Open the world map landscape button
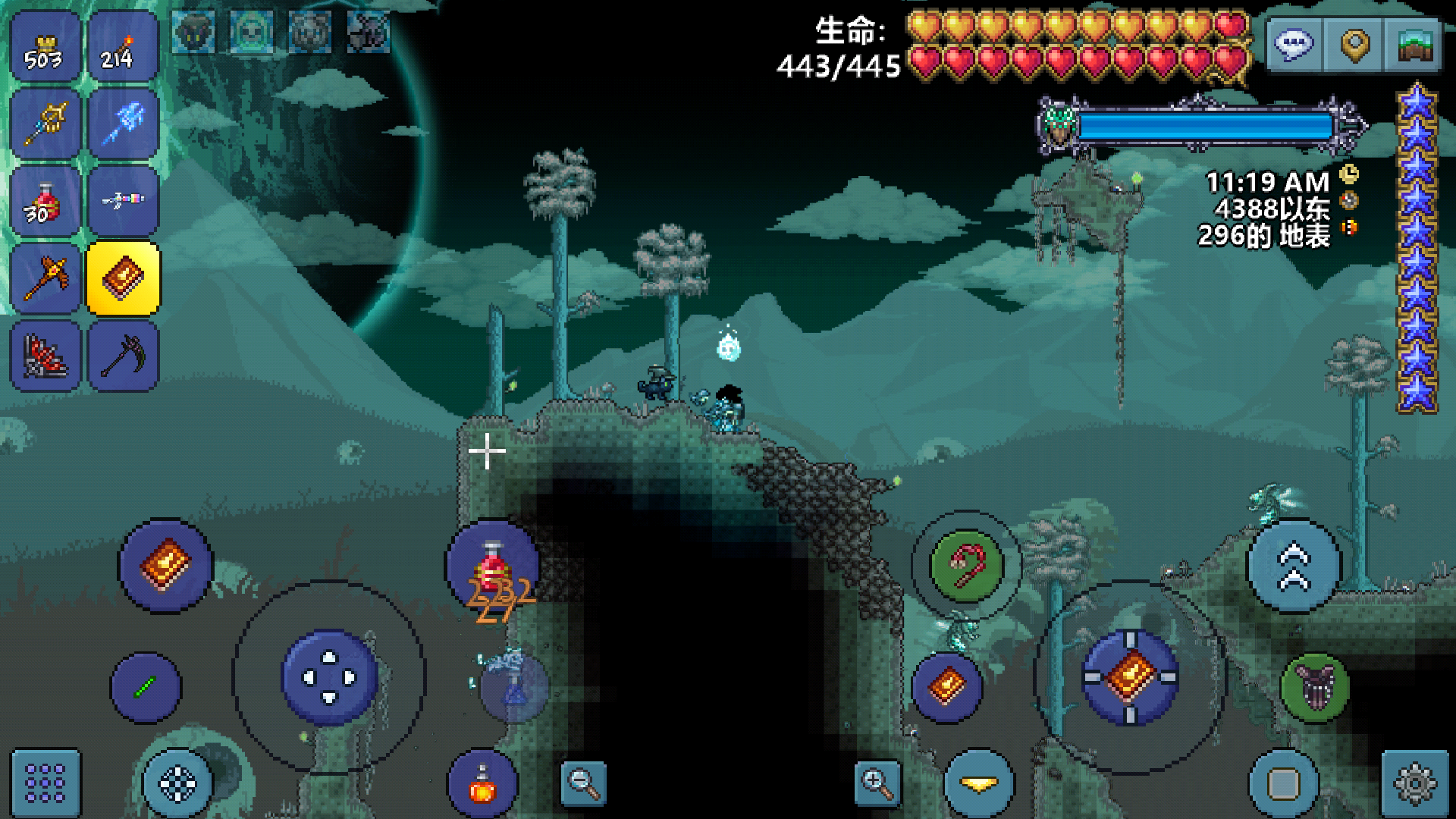Image resolution: width=1456 pixels, height=819 pixels. pyautogui.click(x=1413, y=45)
